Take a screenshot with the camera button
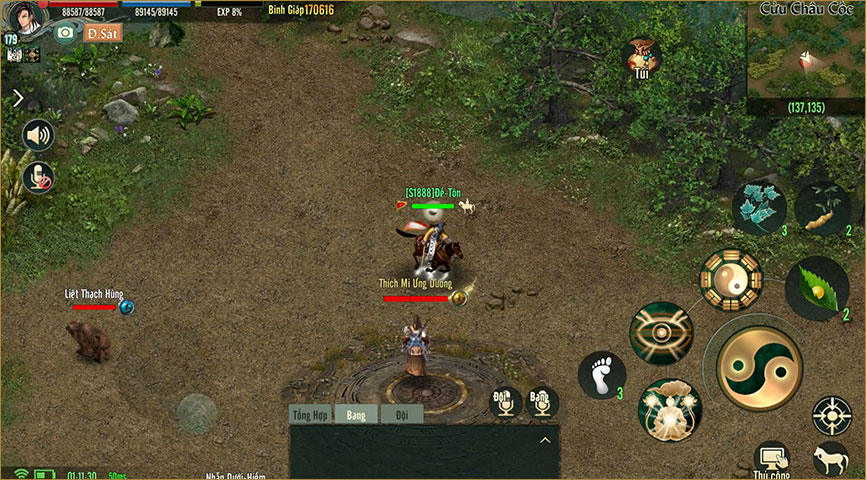Screen dimensions: 866x480 (x=66, y=32)
